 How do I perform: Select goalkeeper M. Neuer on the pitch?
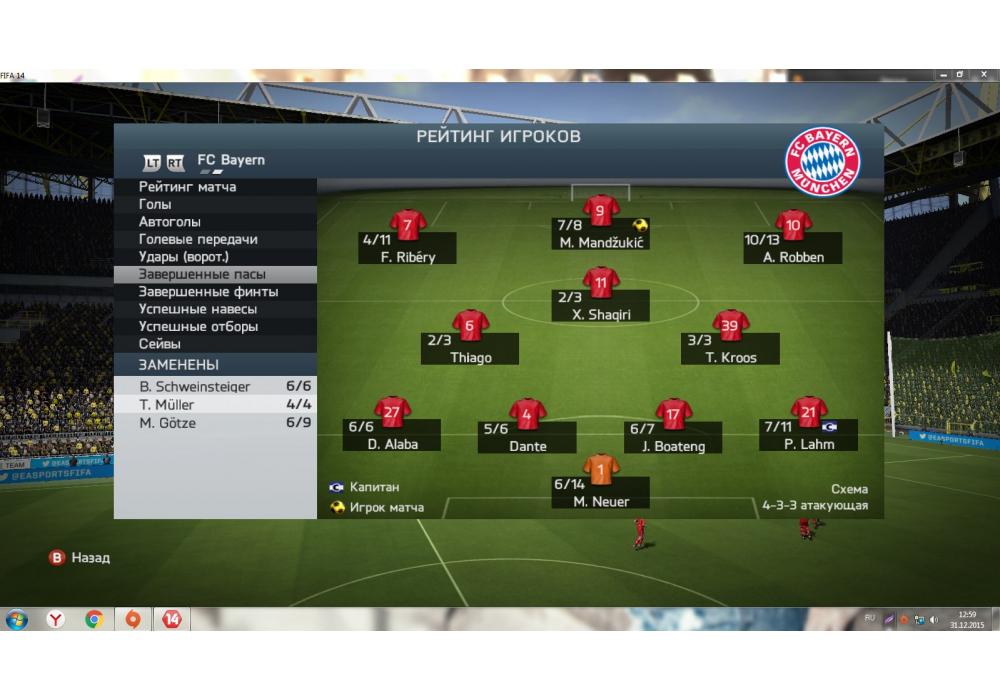click(601, 470)
